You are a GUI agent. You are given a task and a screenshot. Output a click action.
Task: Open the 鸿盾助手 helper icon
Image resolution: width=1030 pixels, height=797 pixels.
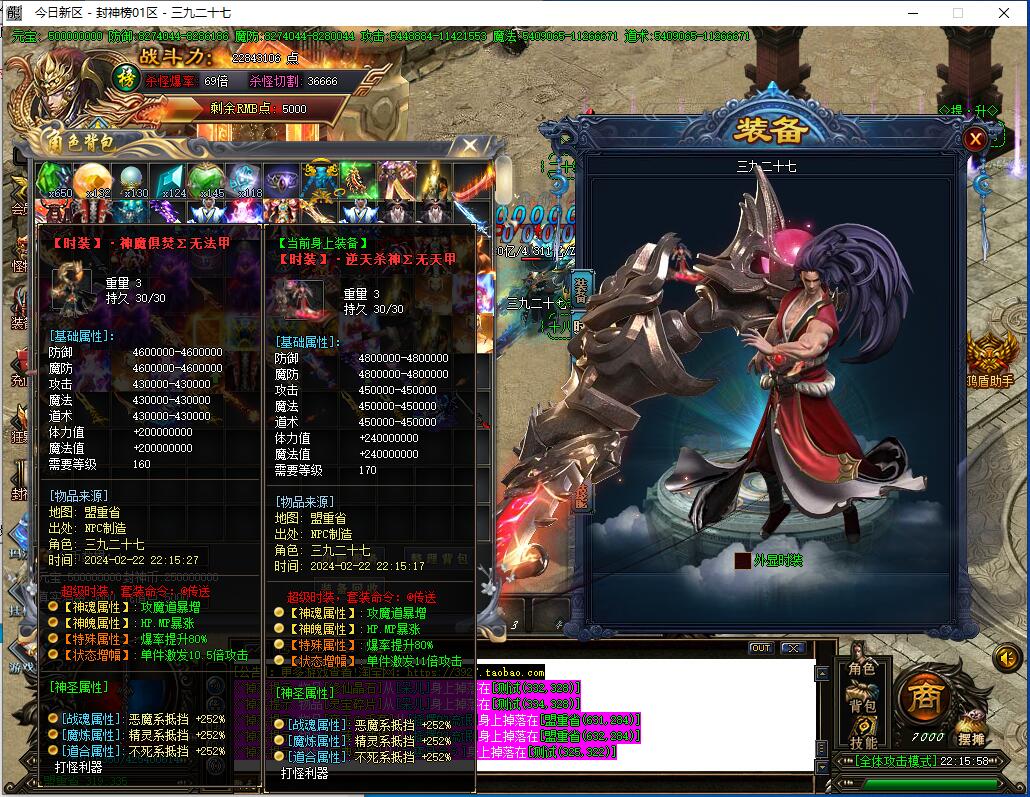point(989,358)
